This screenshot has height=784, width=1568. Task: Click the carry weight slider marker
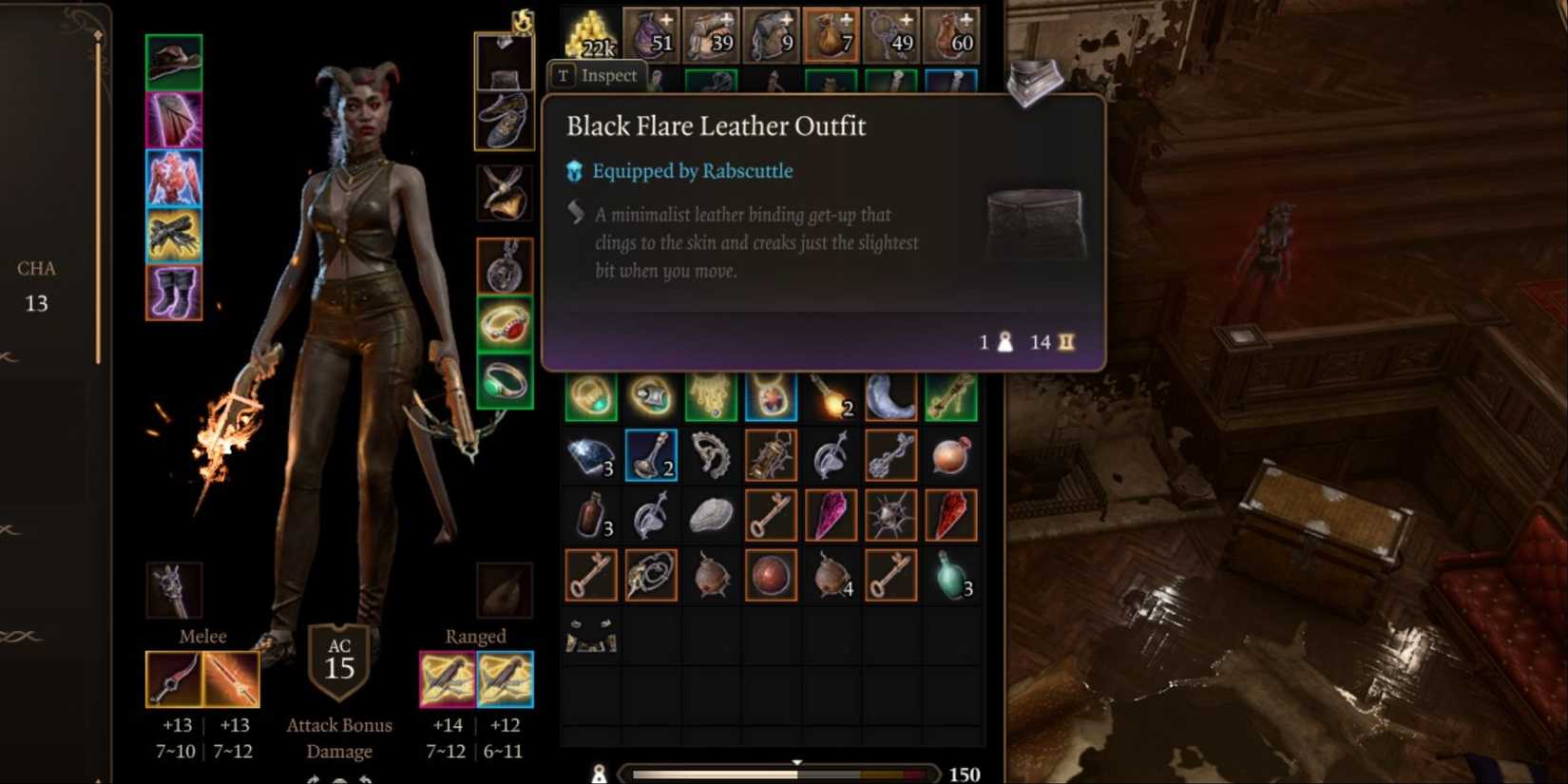tap(796, 762)
